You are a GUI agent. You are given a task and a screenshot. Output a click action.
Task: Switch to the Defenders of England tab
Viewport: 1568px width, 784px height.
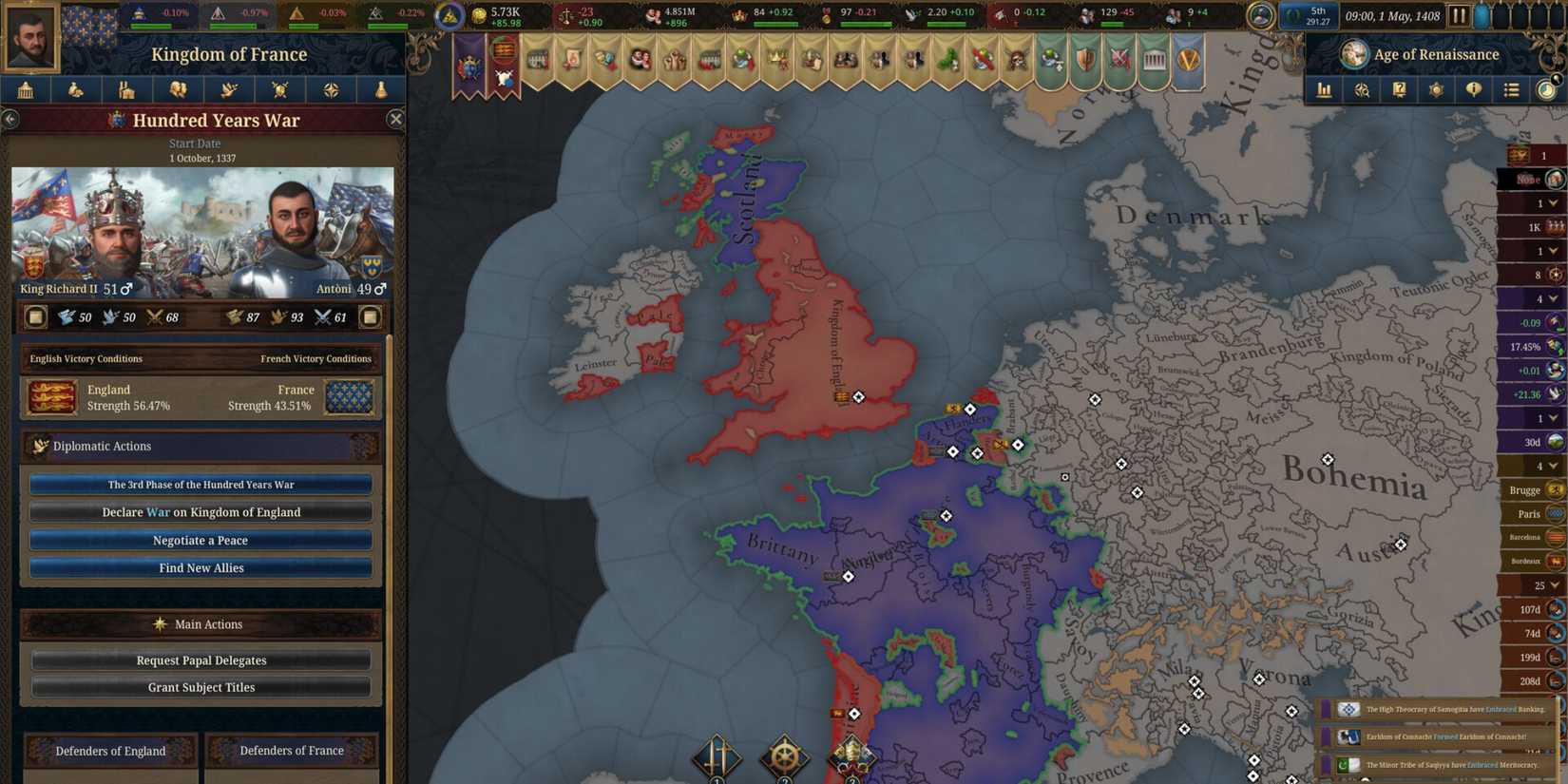[109, 751]
